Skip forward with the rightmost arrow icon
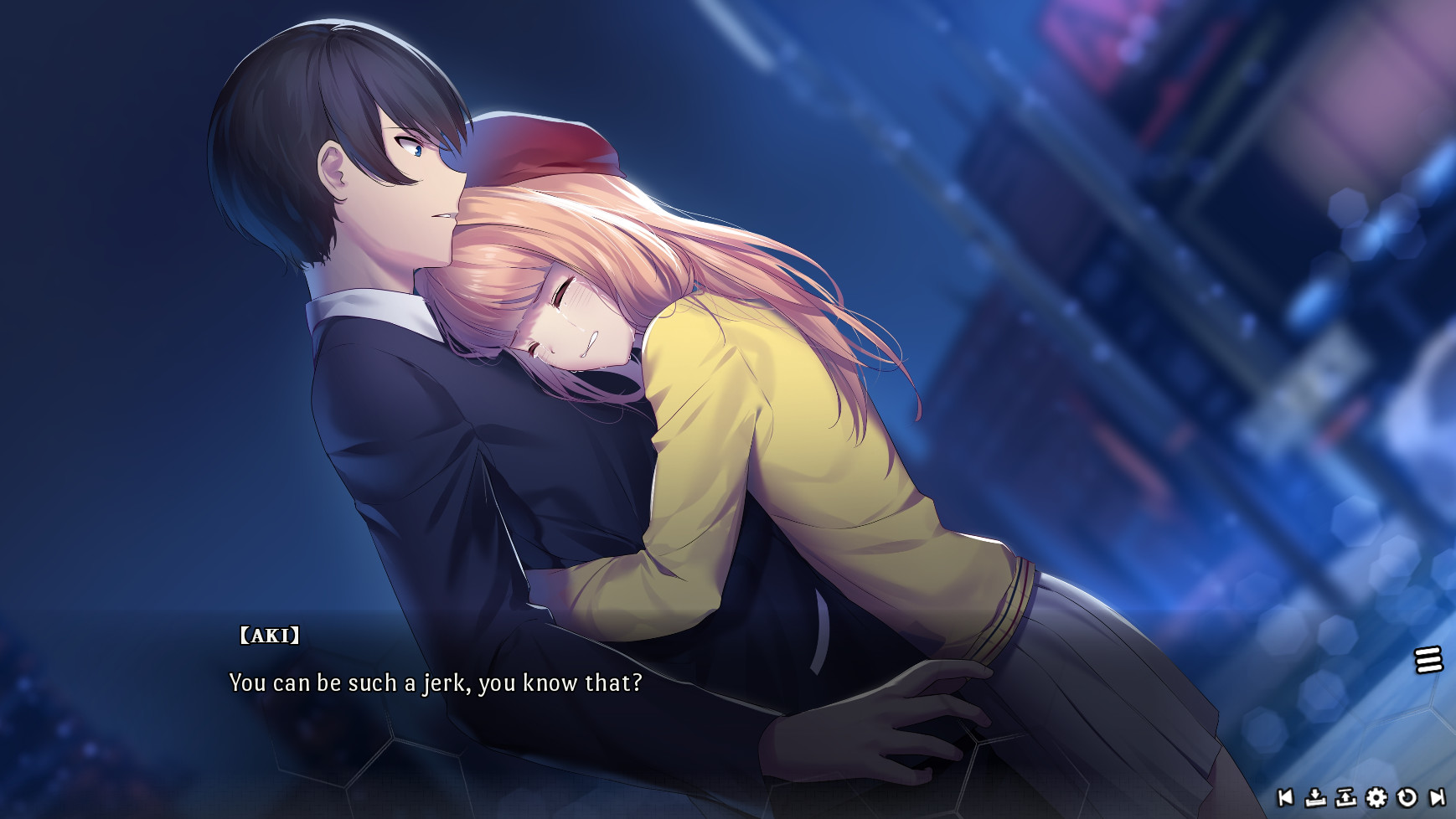 coord(1436,797)
